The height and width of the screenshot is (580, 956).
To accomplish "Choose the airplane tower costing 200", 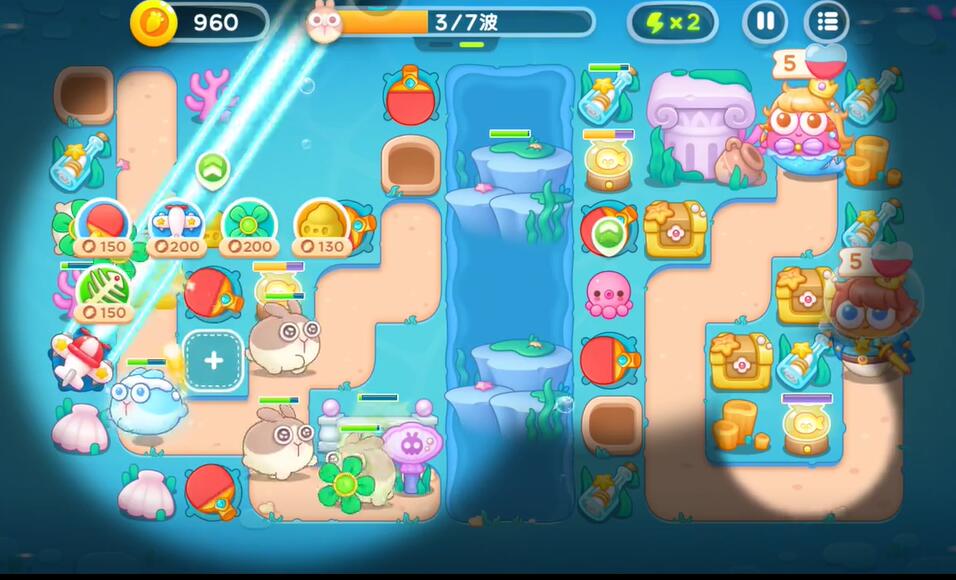I will click(x=175, y=226).
